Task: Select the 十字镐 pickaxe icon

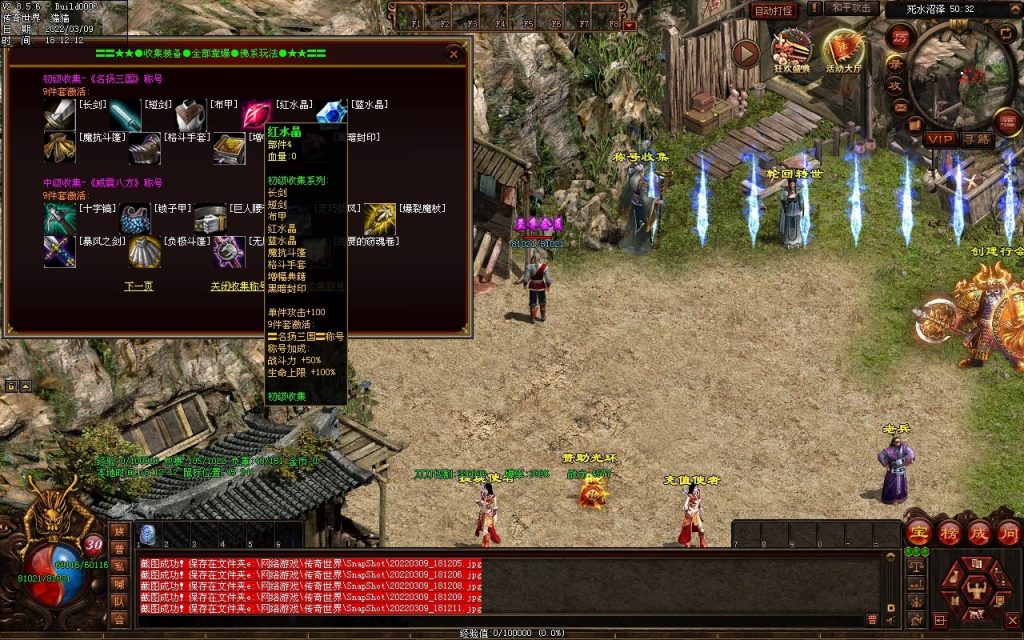Action: [59, 218]
